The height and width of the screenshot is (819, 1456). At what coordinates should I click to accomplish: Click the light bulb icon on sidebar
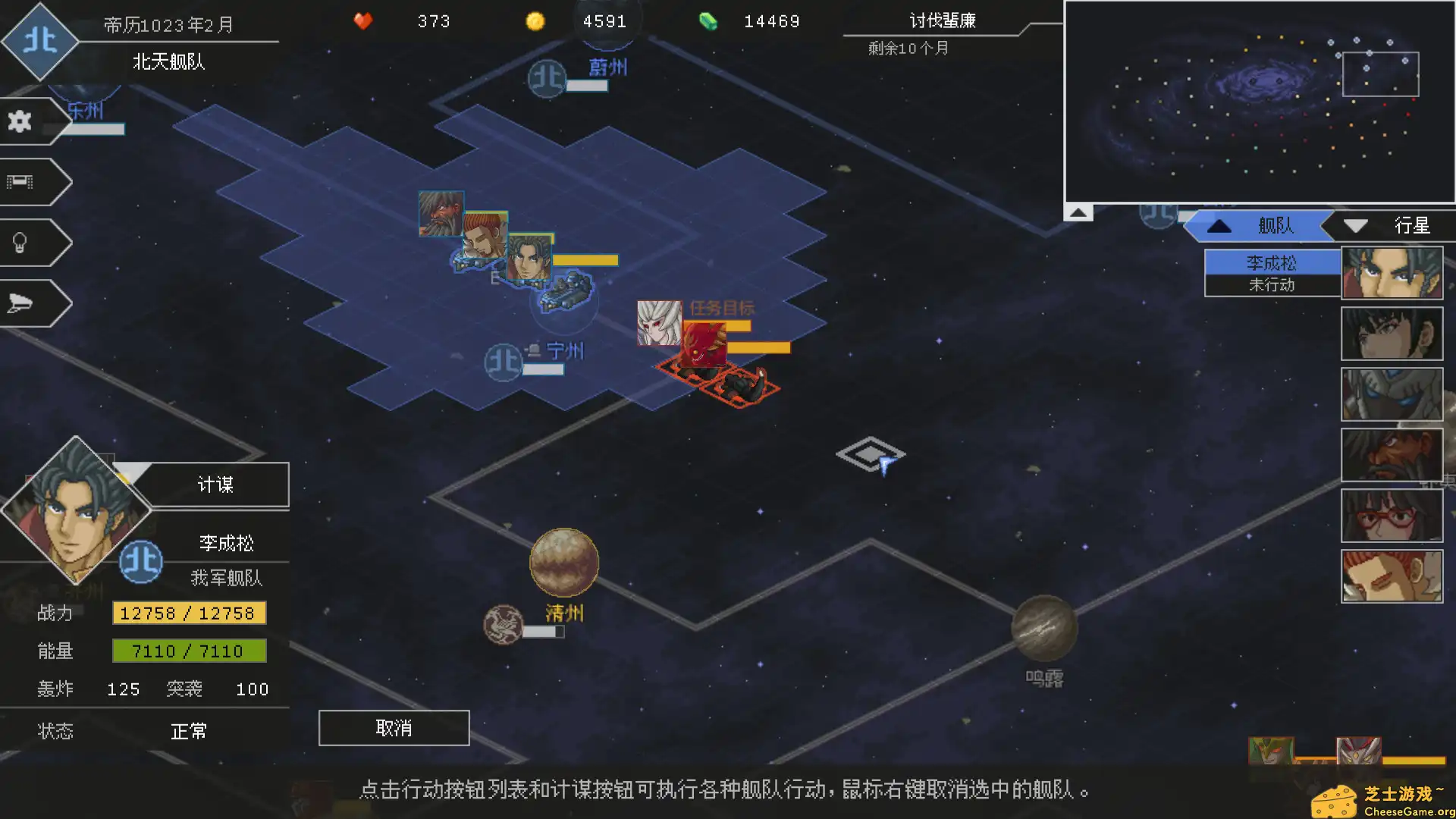tap(20, 241)
